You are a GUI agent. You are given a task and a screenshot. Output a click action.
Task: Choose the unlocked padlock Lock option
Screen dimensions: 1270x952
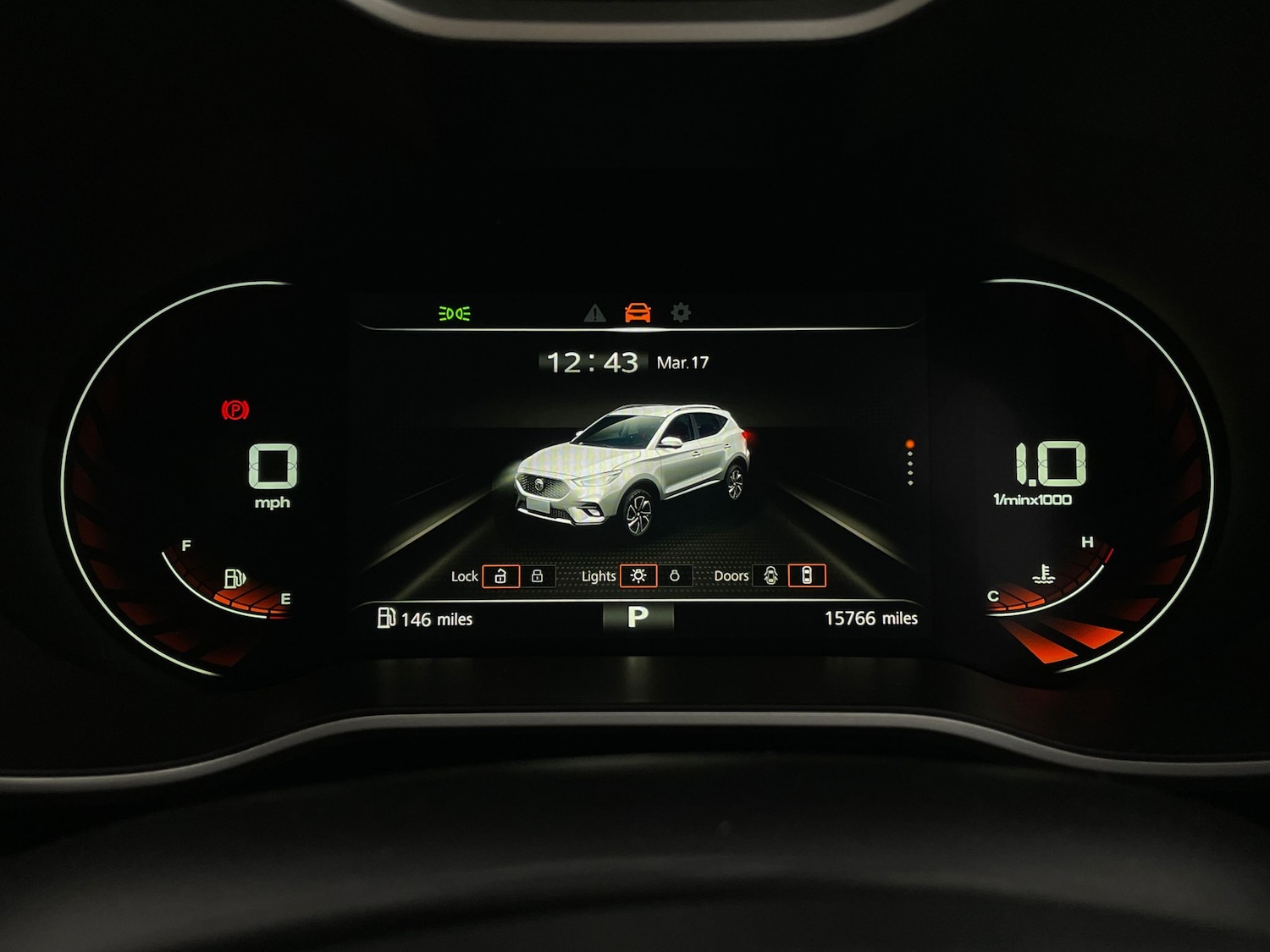click(500, 576)
